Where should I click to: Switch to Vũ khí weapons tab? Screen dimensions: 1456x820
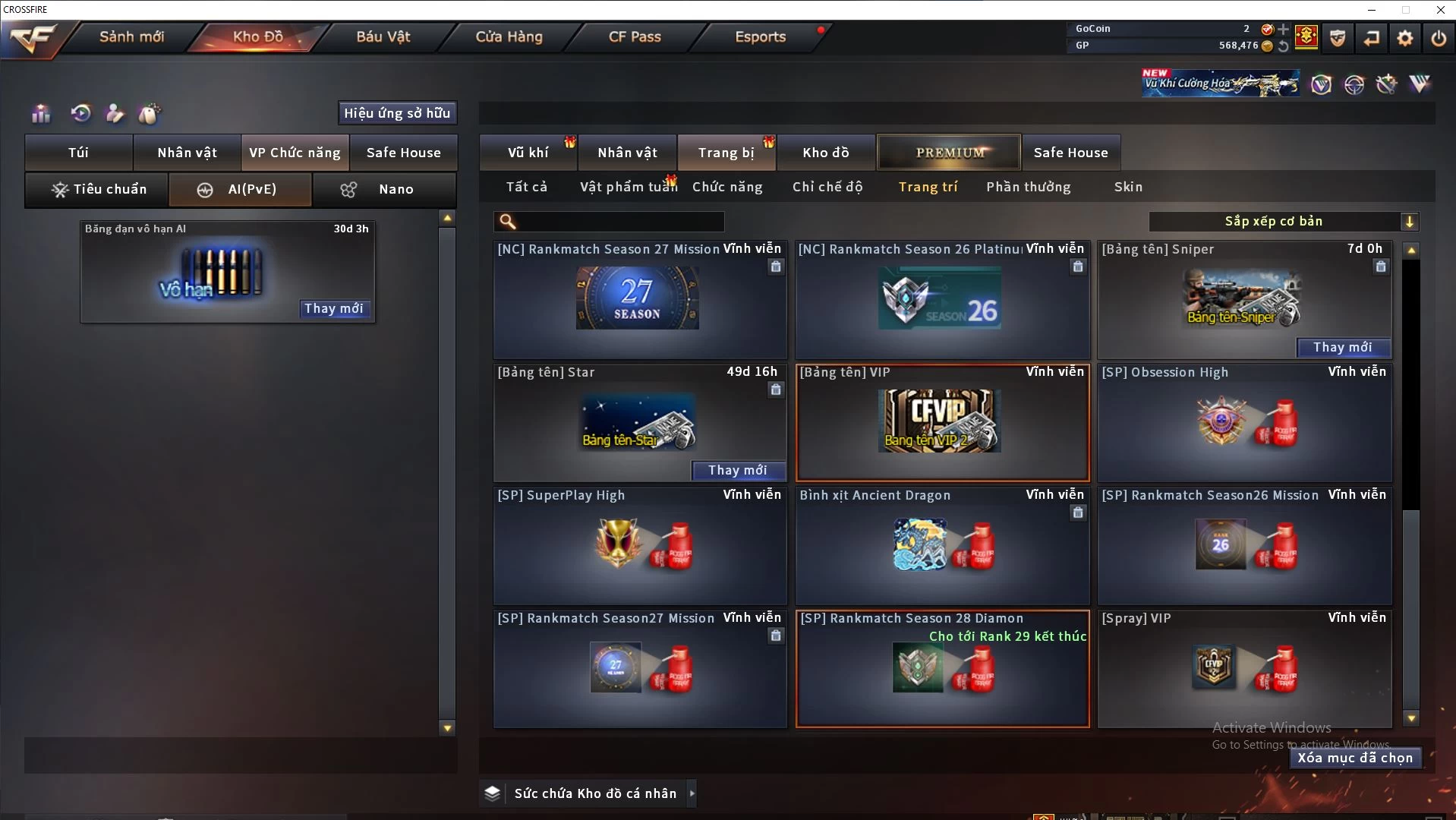528,153
